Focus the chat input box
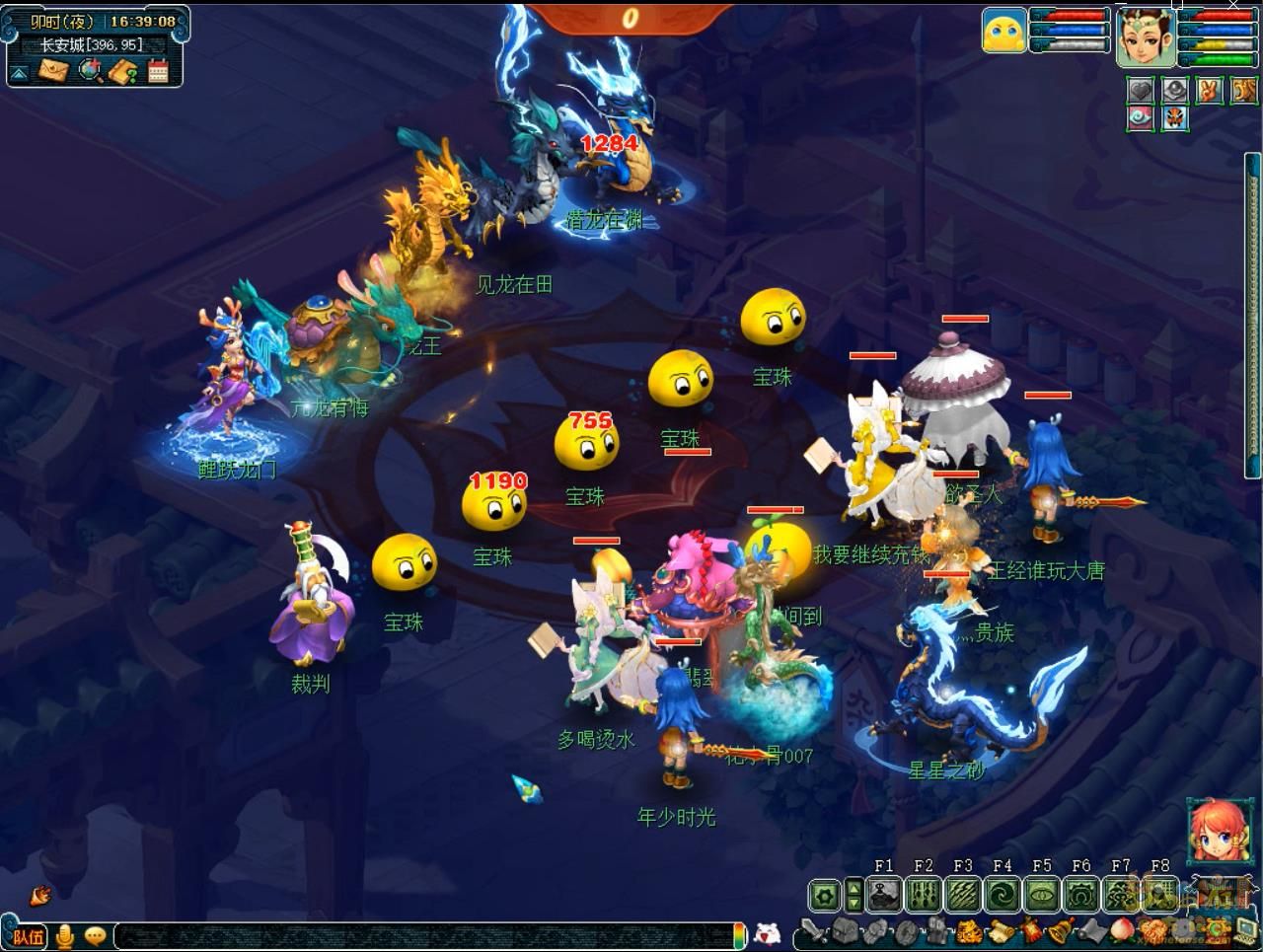 click(x=424, y=936)
